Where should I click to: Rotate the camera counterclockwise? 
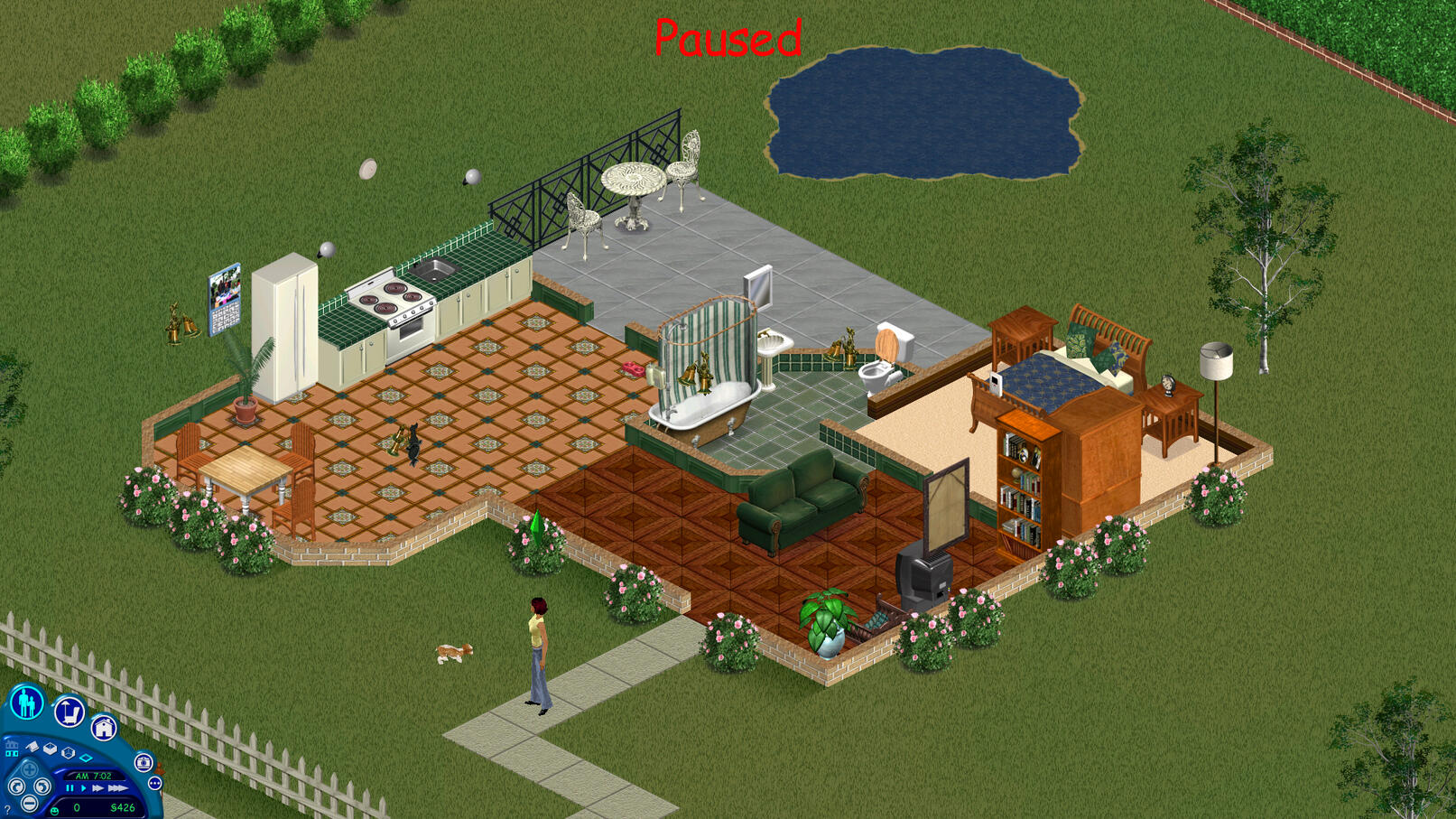(x=17, y=786)
